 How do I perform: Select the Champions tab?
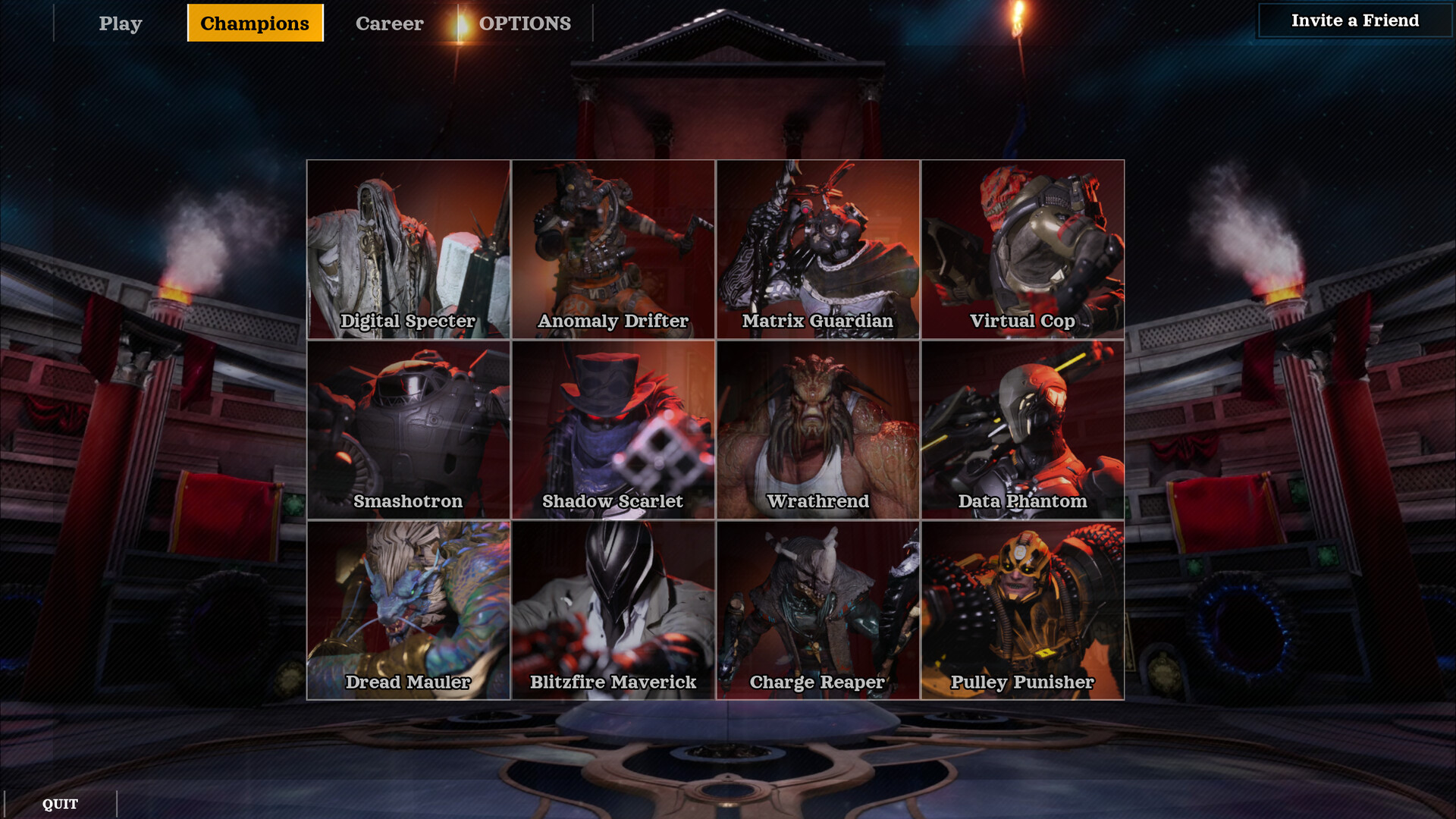(255, 24)
